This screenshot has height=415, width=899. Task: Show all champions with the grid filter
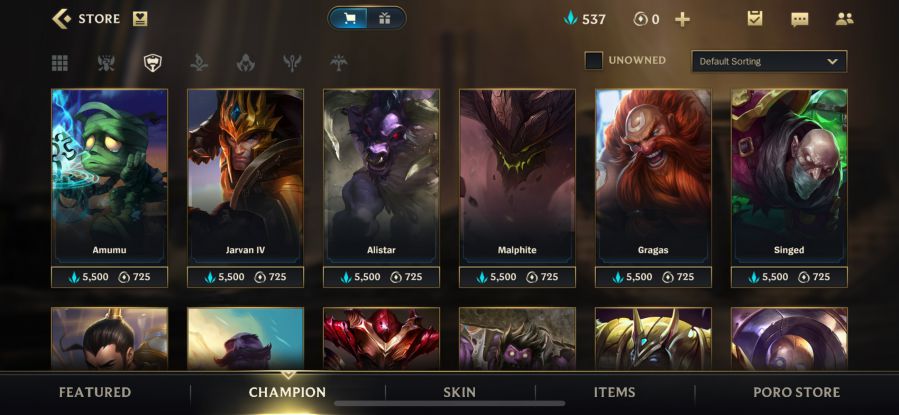pos(60,63)
